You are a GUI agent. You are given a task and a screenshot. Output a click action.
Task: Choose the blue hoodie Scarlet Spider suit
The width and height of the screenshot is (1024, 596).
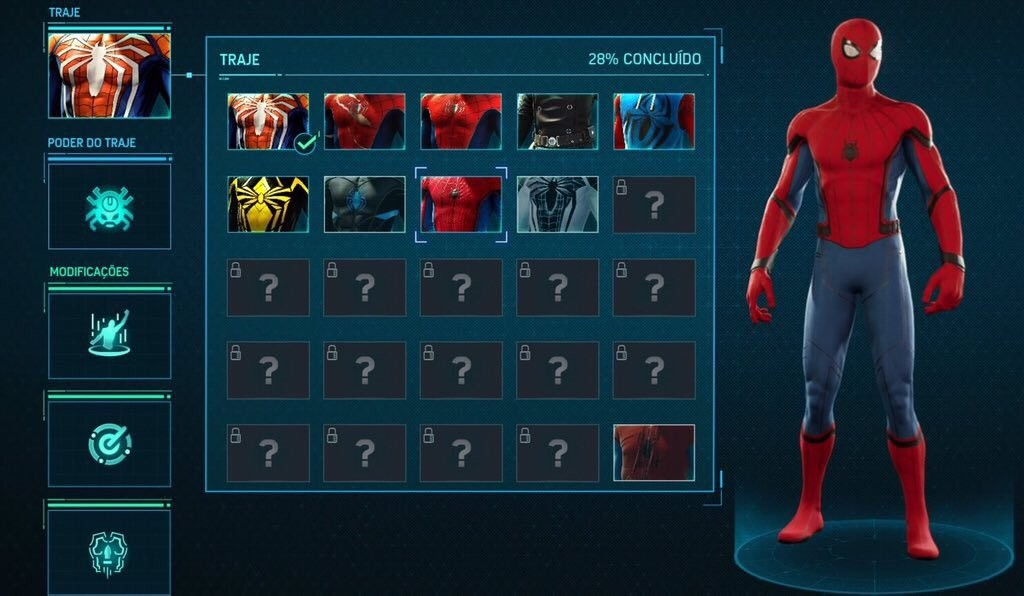tap(654, 122)
